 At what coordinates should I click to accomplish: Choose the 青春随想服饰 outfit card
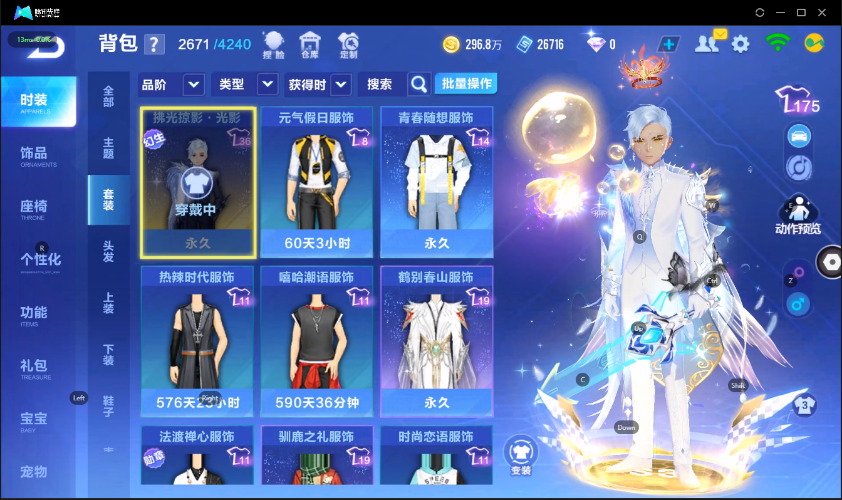coord(436,180)
